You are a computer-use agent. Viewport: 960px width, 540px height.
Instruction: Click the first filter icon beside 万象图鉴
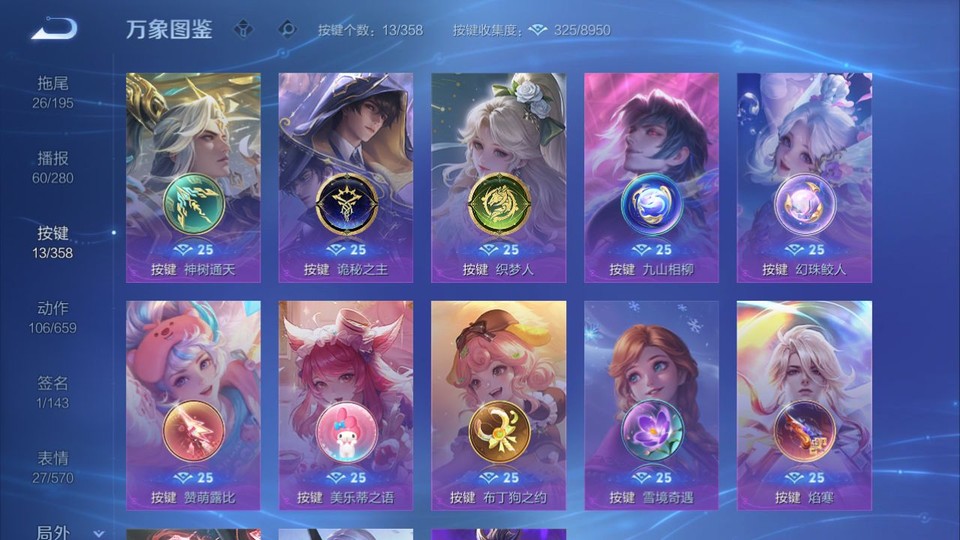click(x=243, y=29)
